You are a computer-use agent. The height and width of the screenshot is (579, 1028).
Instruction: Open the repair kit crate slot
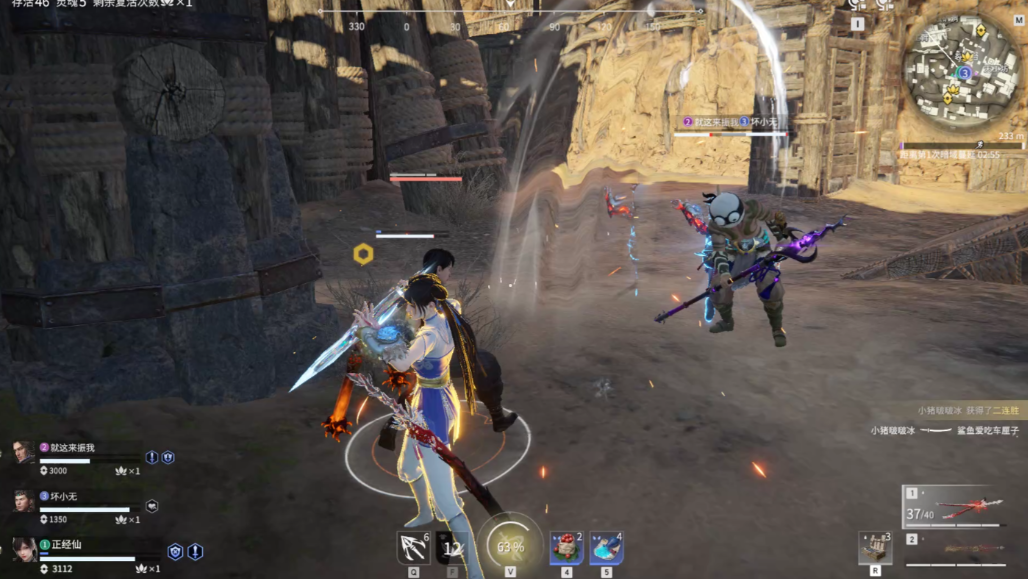click(x=875, y=547)
